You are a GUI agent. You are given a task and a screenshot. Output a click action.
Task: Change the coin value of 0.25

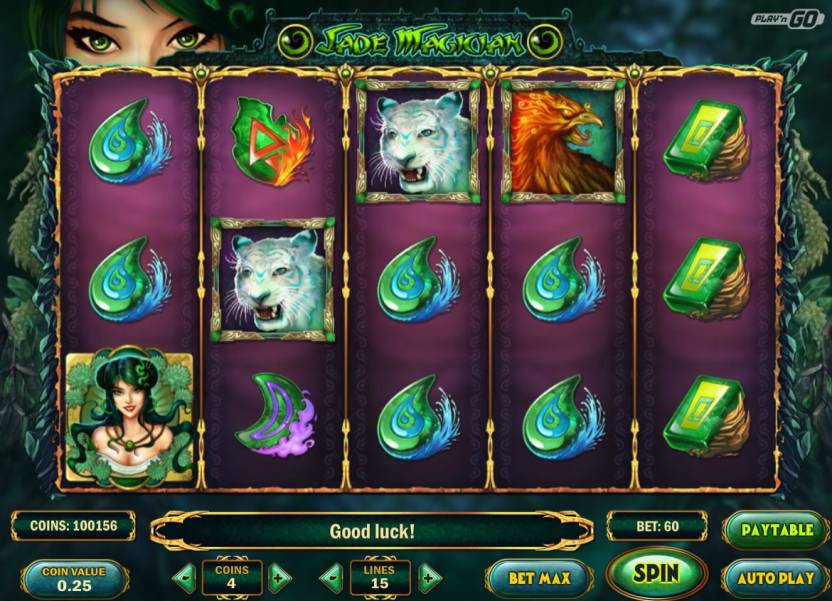coord(69,578)
